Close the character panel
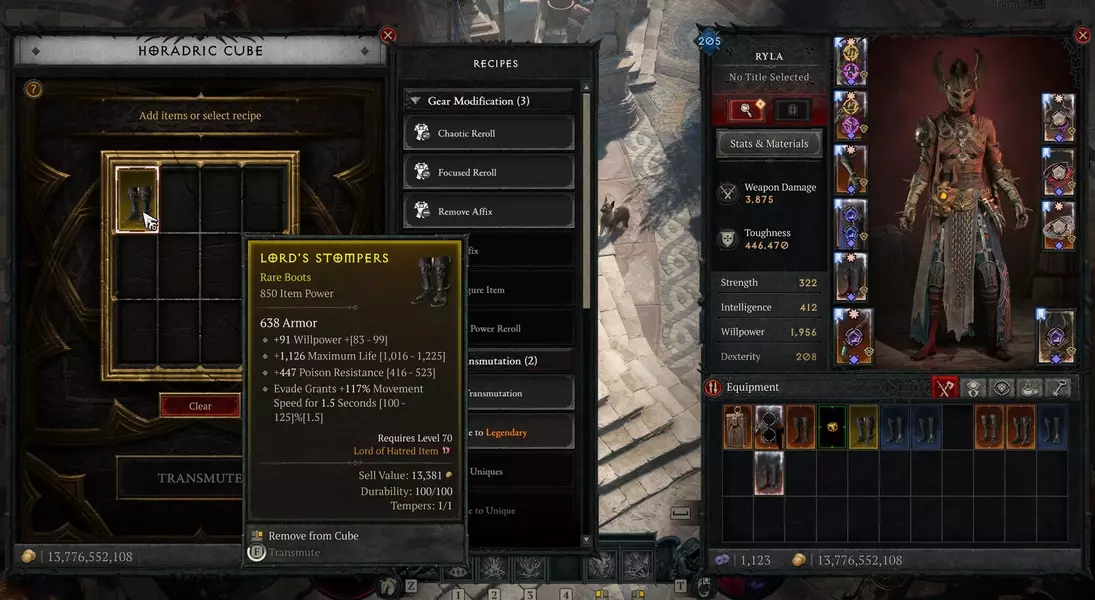Viewport: 1095px width, 600px height. tap(1082, 36)
